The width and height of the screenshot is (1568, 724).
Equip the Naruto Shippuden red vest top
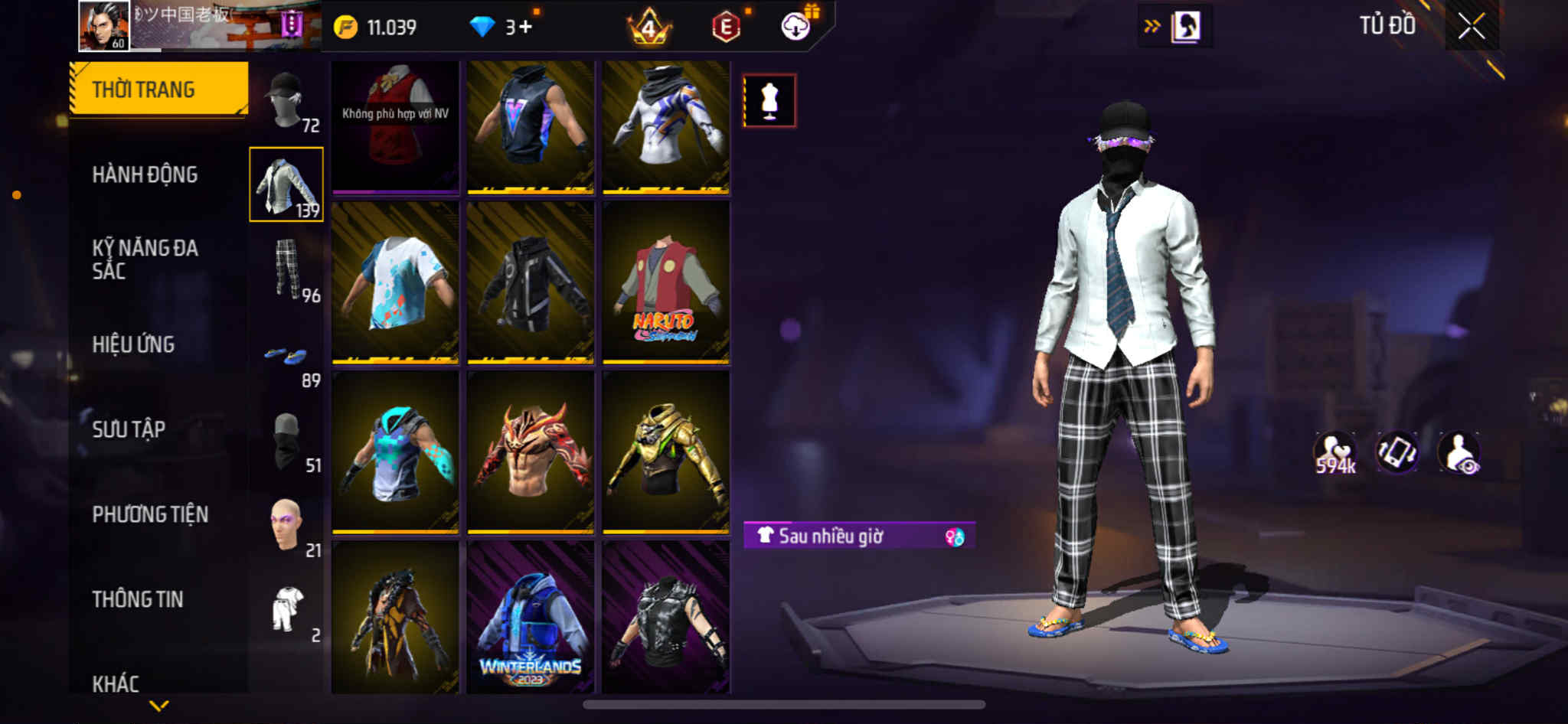(x=665, y=282)
